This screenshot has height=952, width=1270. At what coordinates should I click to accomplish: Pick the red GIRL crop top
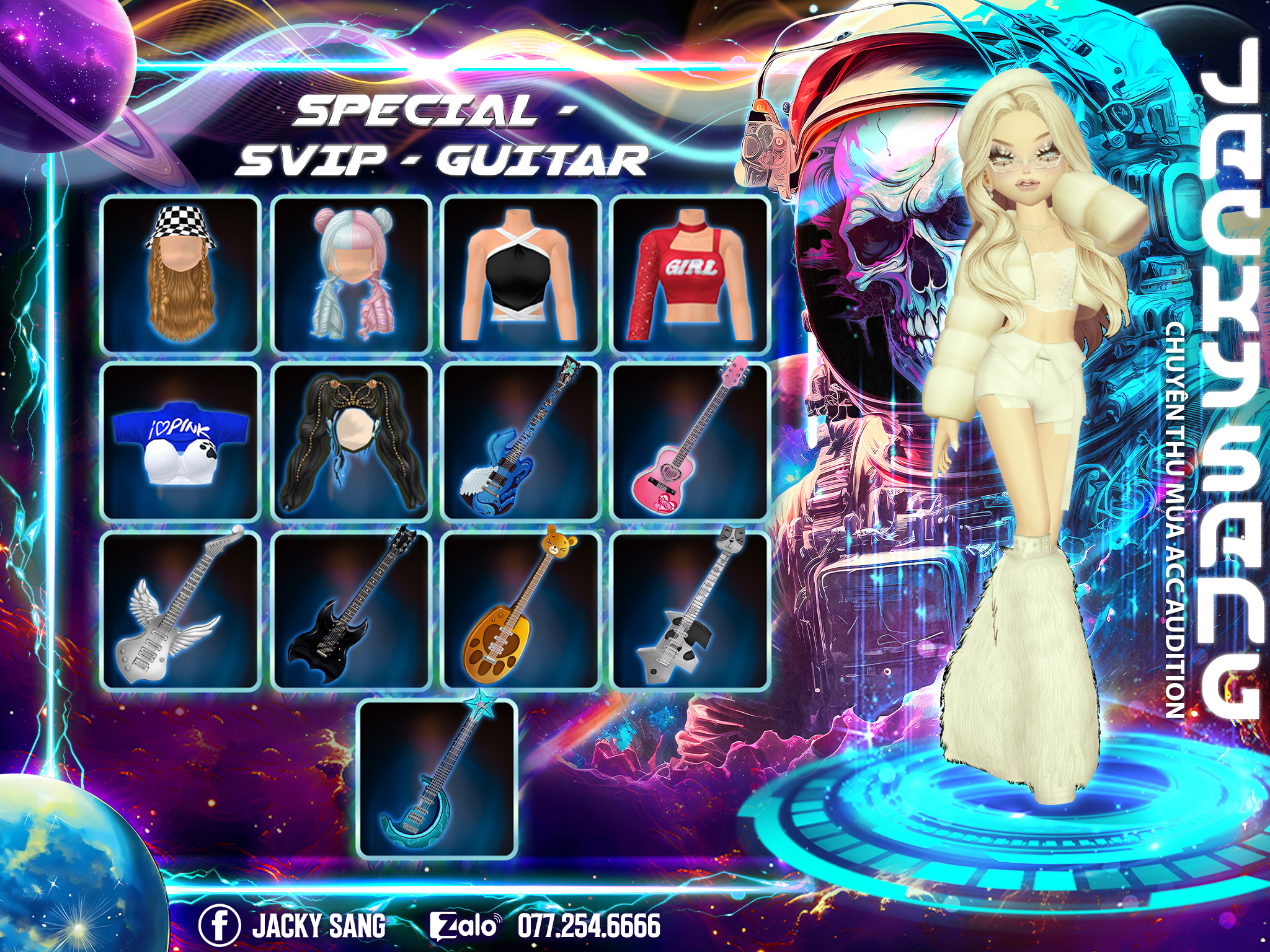point(691,276)
